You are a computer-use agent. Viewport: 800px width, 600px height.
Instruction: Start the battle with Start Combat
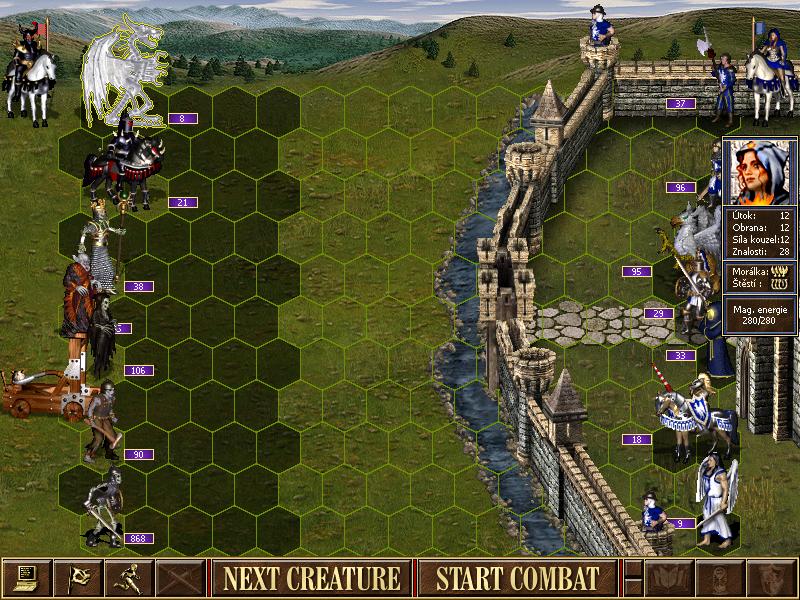tap(517, 578)
